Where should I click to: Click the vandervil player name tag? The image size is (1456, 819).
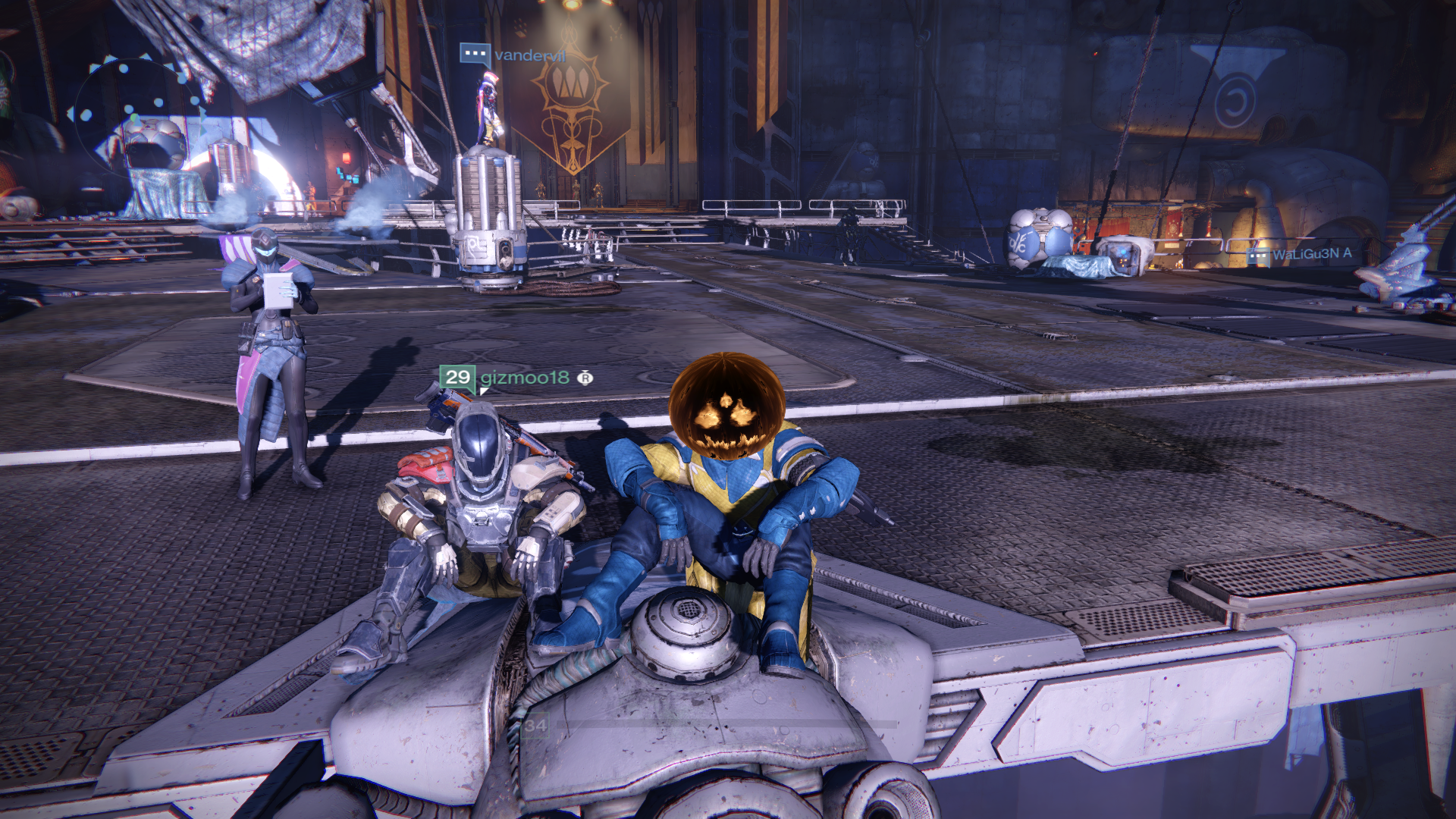(529, 55)
